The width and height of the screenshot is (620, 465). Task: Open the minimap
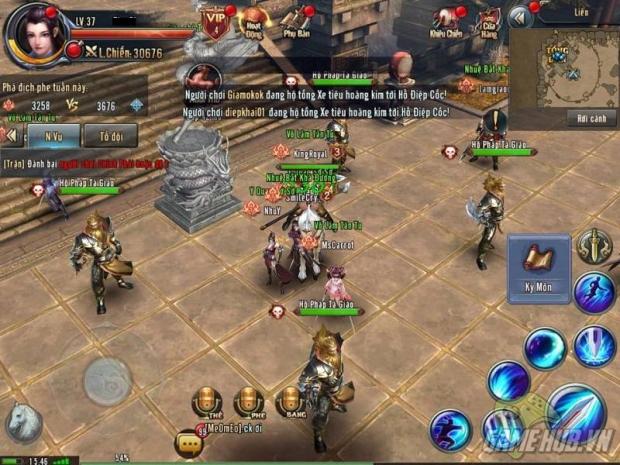coord(563,65)
